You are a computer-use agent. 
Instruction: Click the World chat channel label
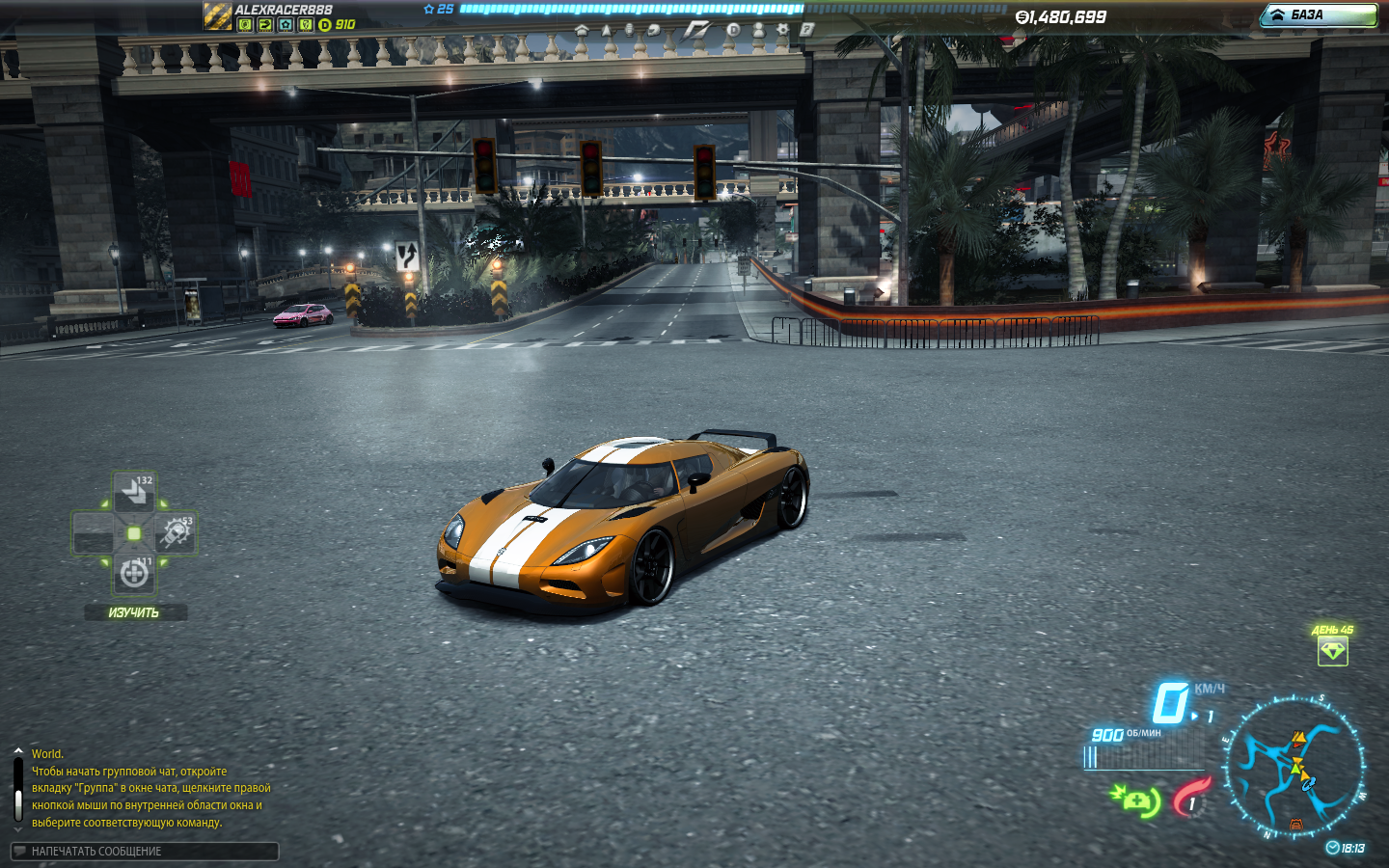click(x=46, y=754)
